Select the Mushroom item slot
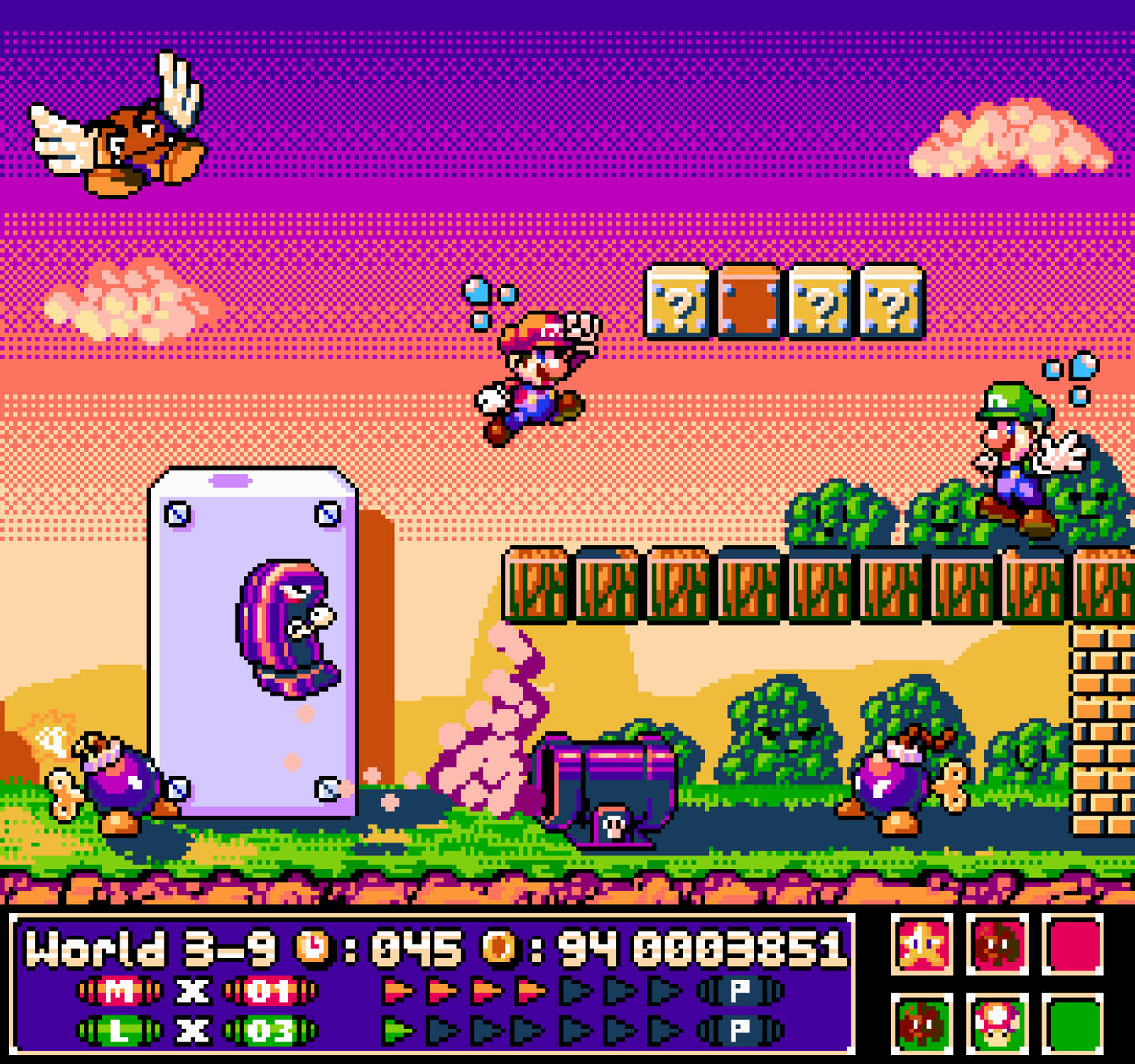 tap(999, 1022)
